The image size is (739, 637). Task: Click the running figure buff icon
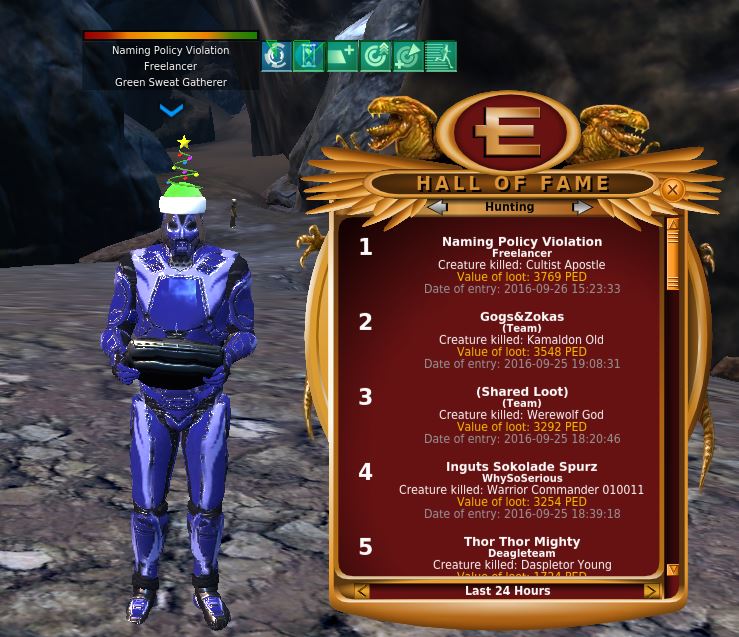point(440,56)
